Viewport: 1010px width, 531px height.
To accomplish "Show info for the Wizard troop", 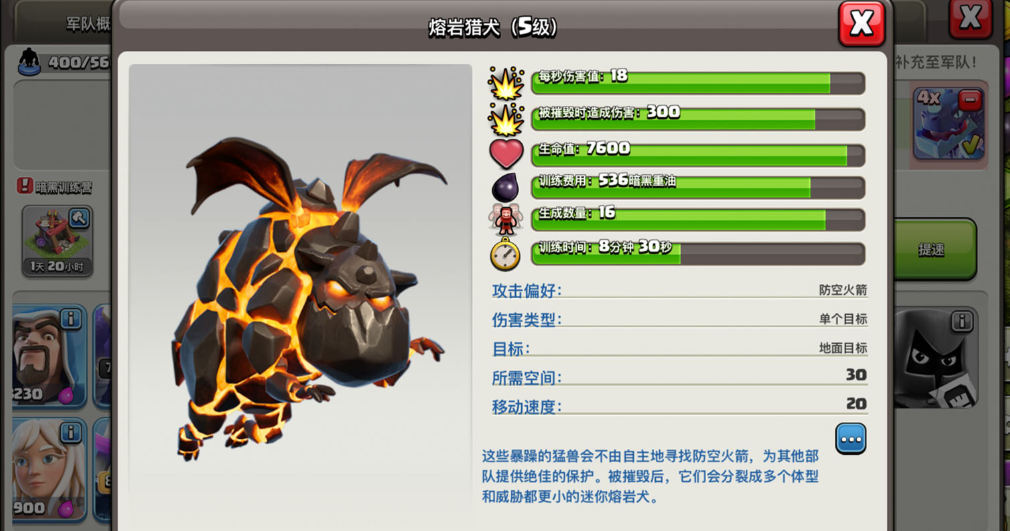I will [71, 319].
